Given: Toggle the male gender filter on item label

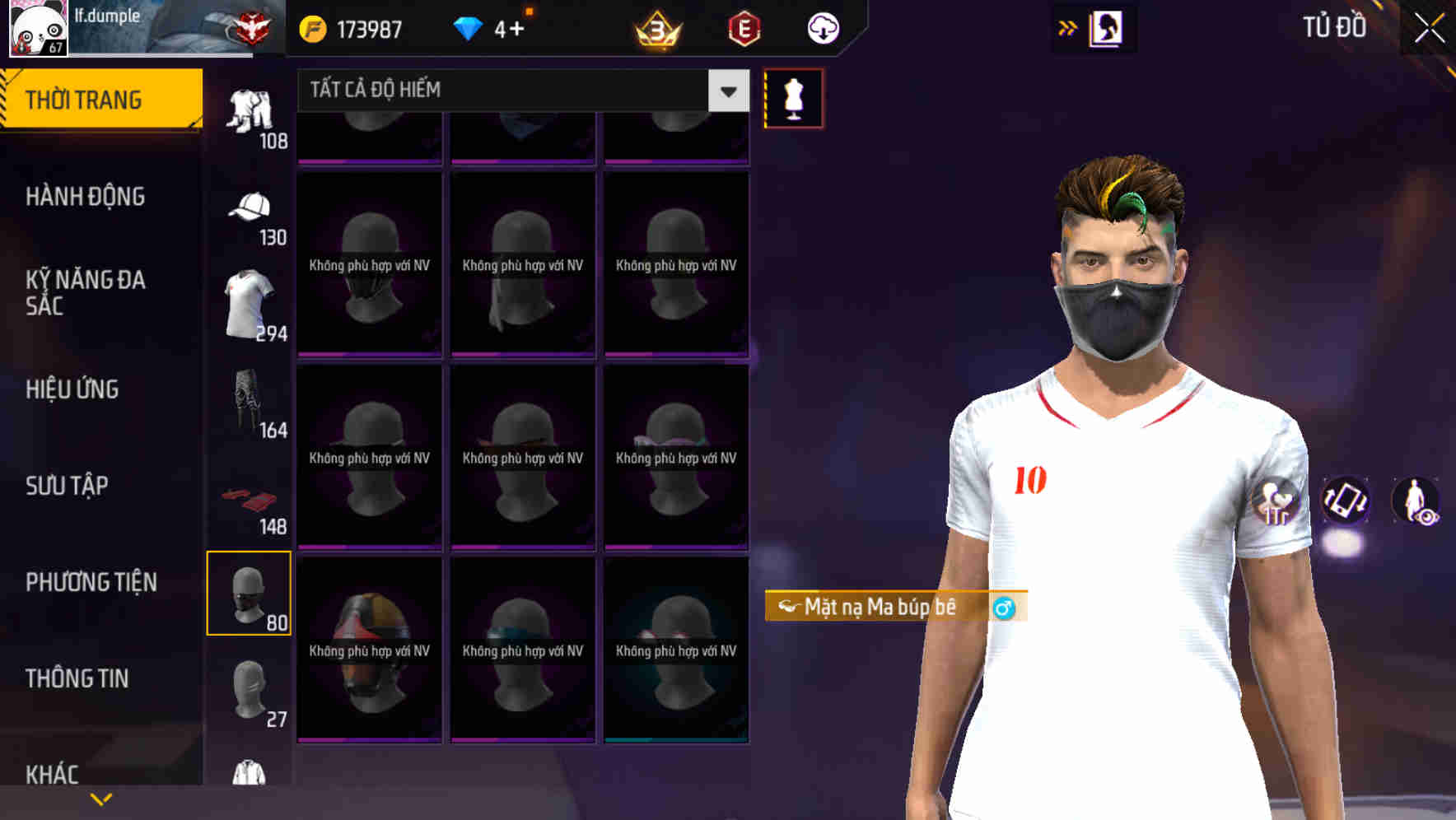Looking at the screenshot, I should [1007, 607].
